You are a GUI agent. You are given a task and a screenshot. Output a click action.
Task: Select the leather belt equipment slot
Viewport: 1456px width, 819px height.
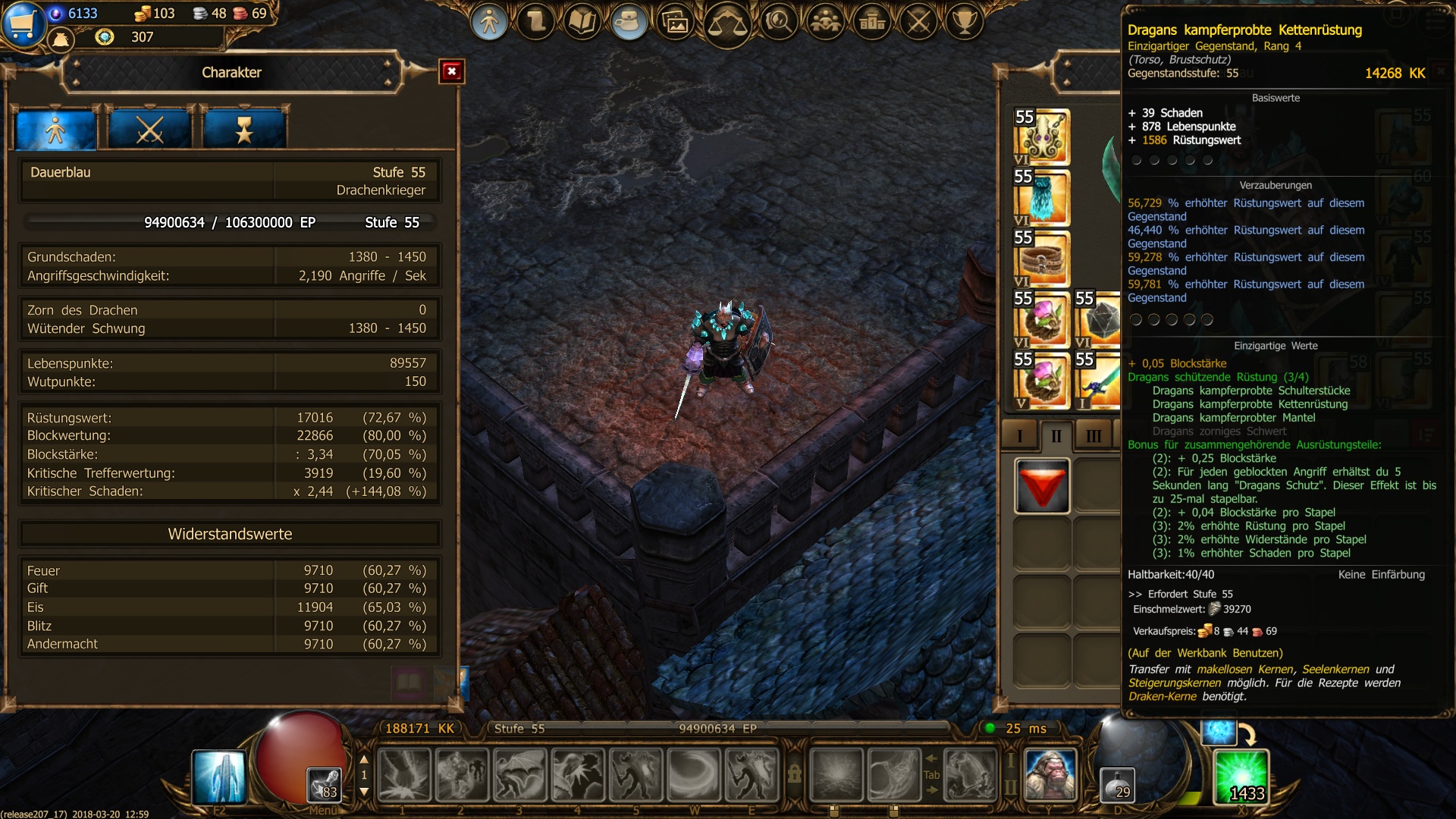click(x=1042, y=259)
